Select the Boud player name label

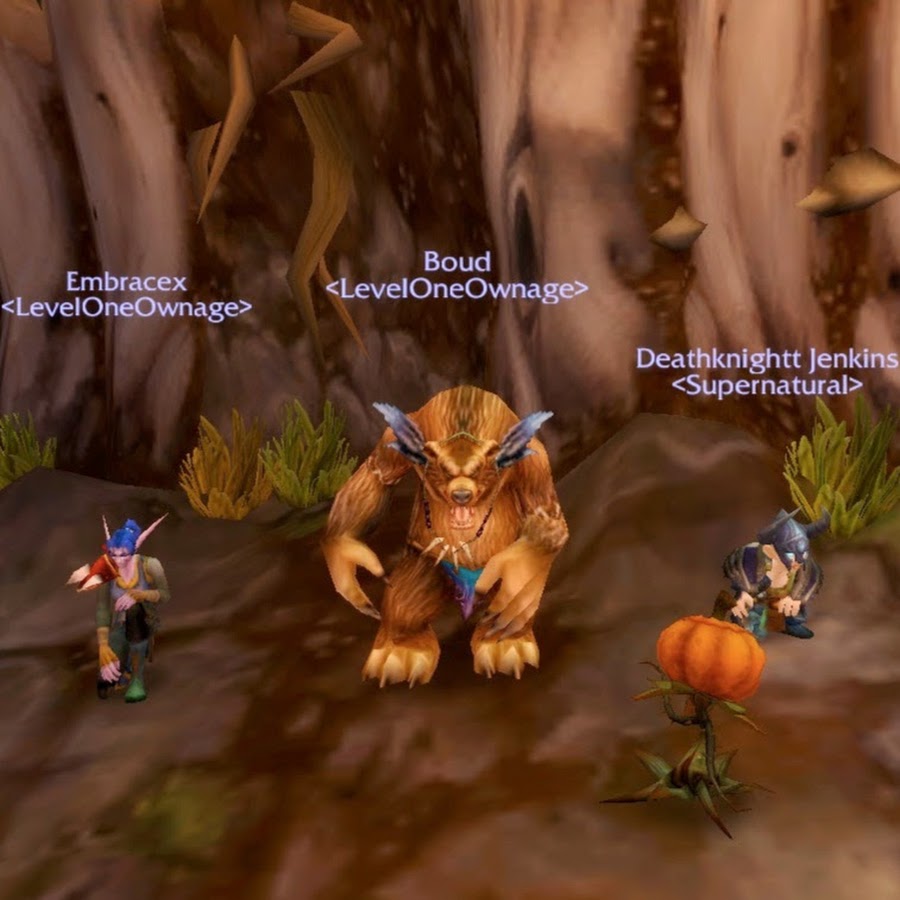(x=457, y=262)
